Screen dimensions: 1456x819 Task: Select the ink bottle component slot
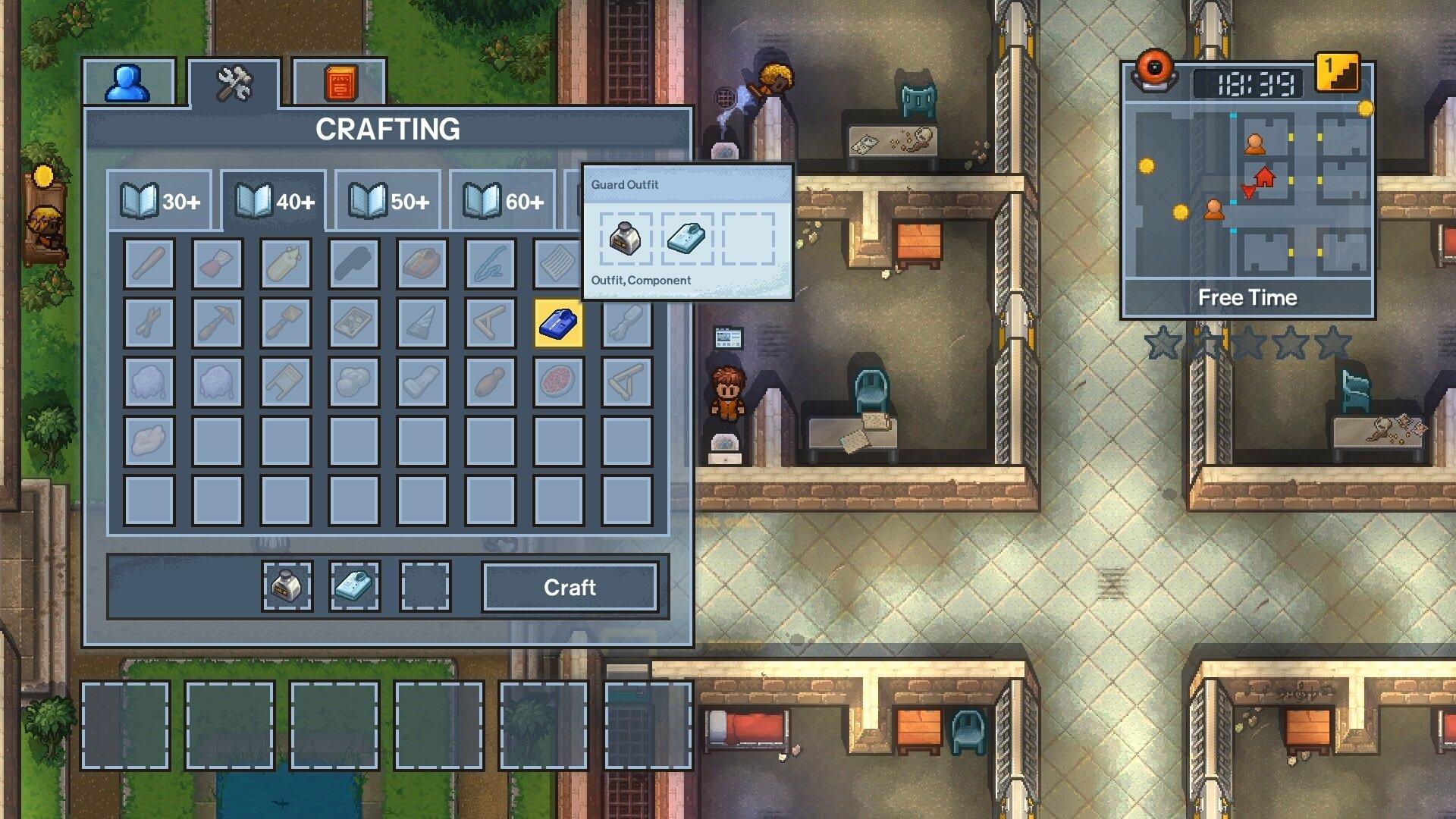[288, 588]
